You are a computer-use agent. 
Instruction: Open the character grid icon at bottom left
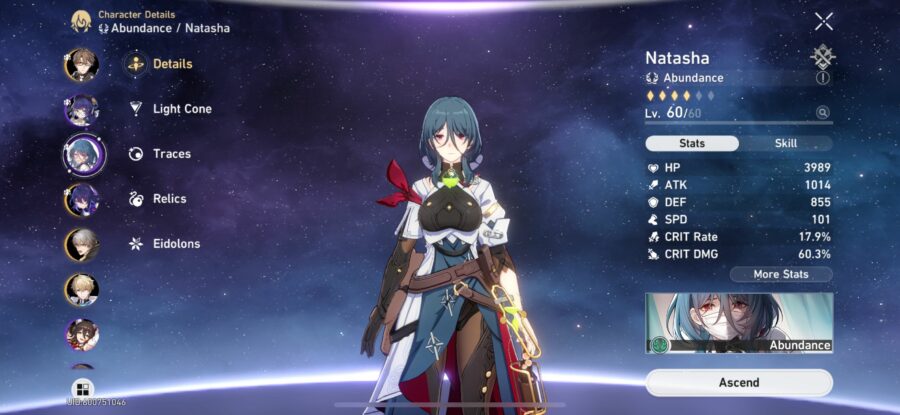pos(82,388)
